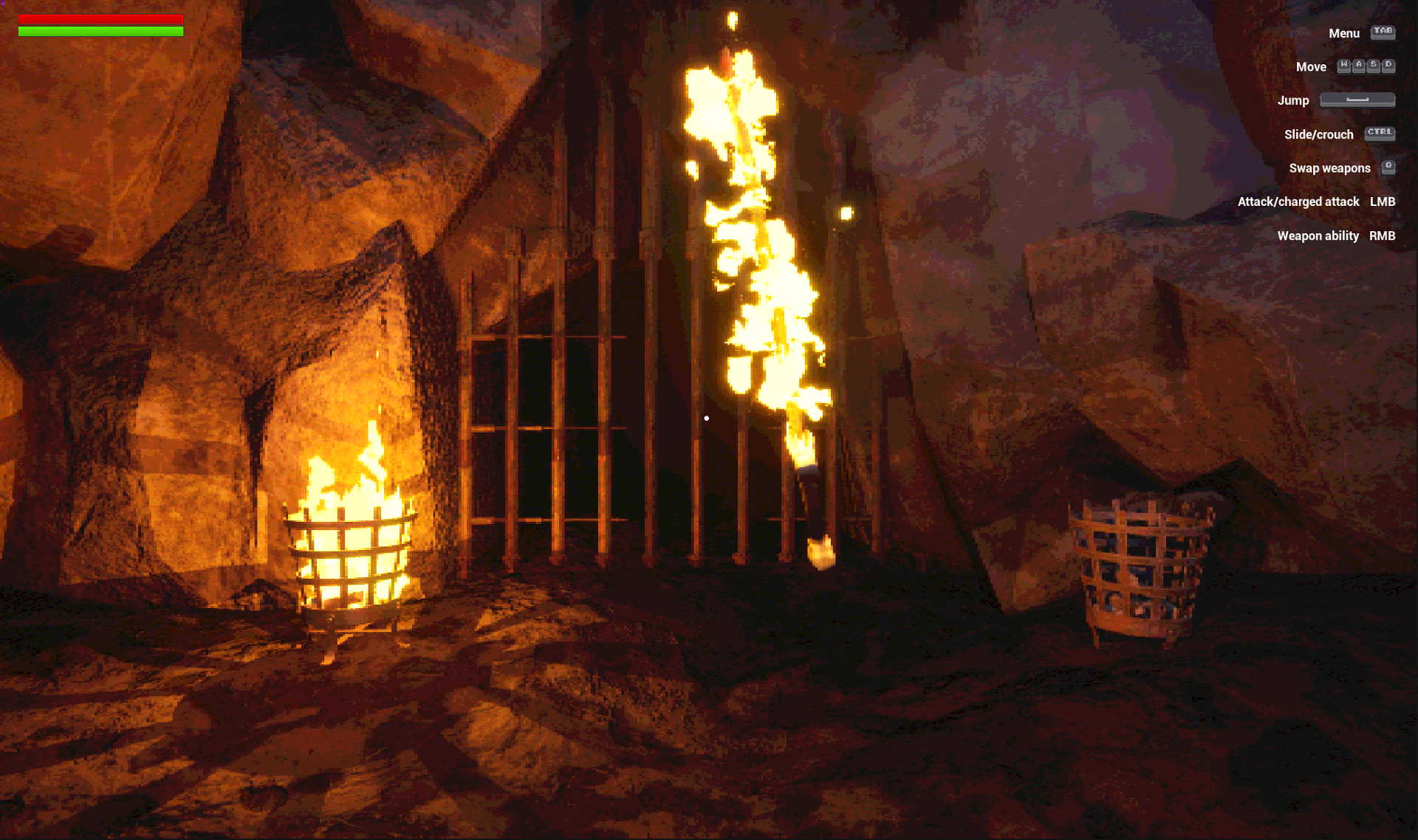Click the spacebar icon next to Jump
Screen dimensions: 1418x840
[1357, 100]
